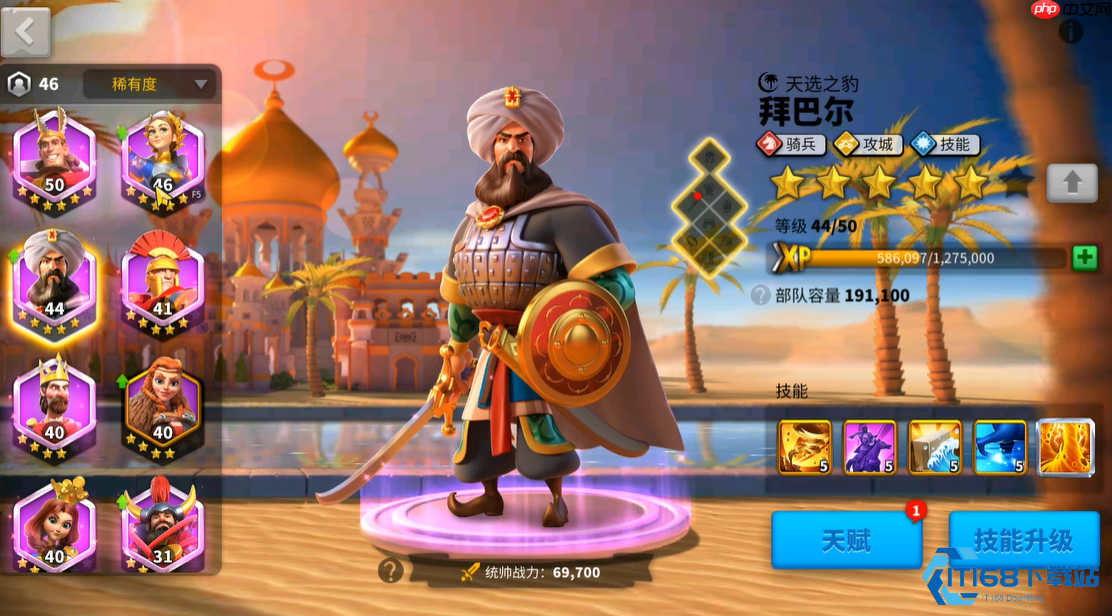The image size is (1112, 616).
Task: Click the 攻城 siege tag
Action: [x=868, y=145]
